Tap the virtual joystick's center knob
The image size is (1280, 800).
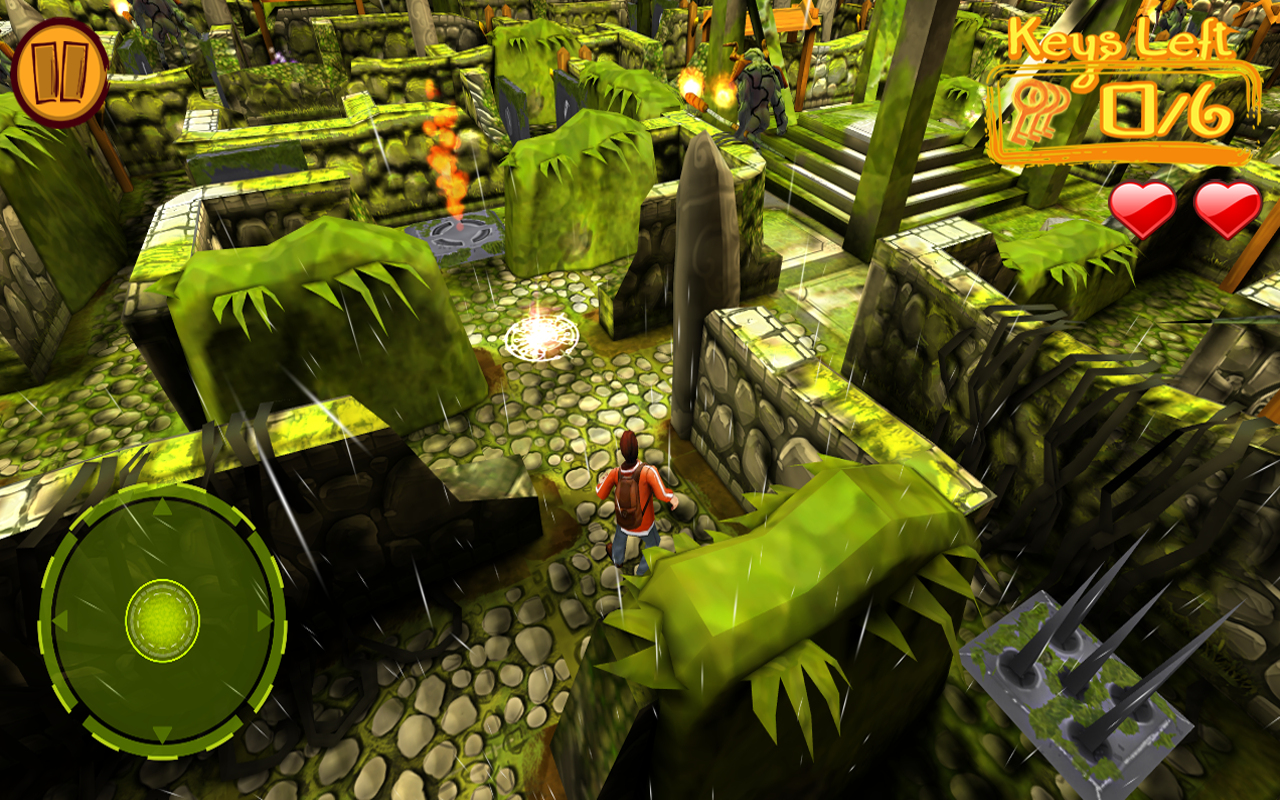click(x=162, y=620)
